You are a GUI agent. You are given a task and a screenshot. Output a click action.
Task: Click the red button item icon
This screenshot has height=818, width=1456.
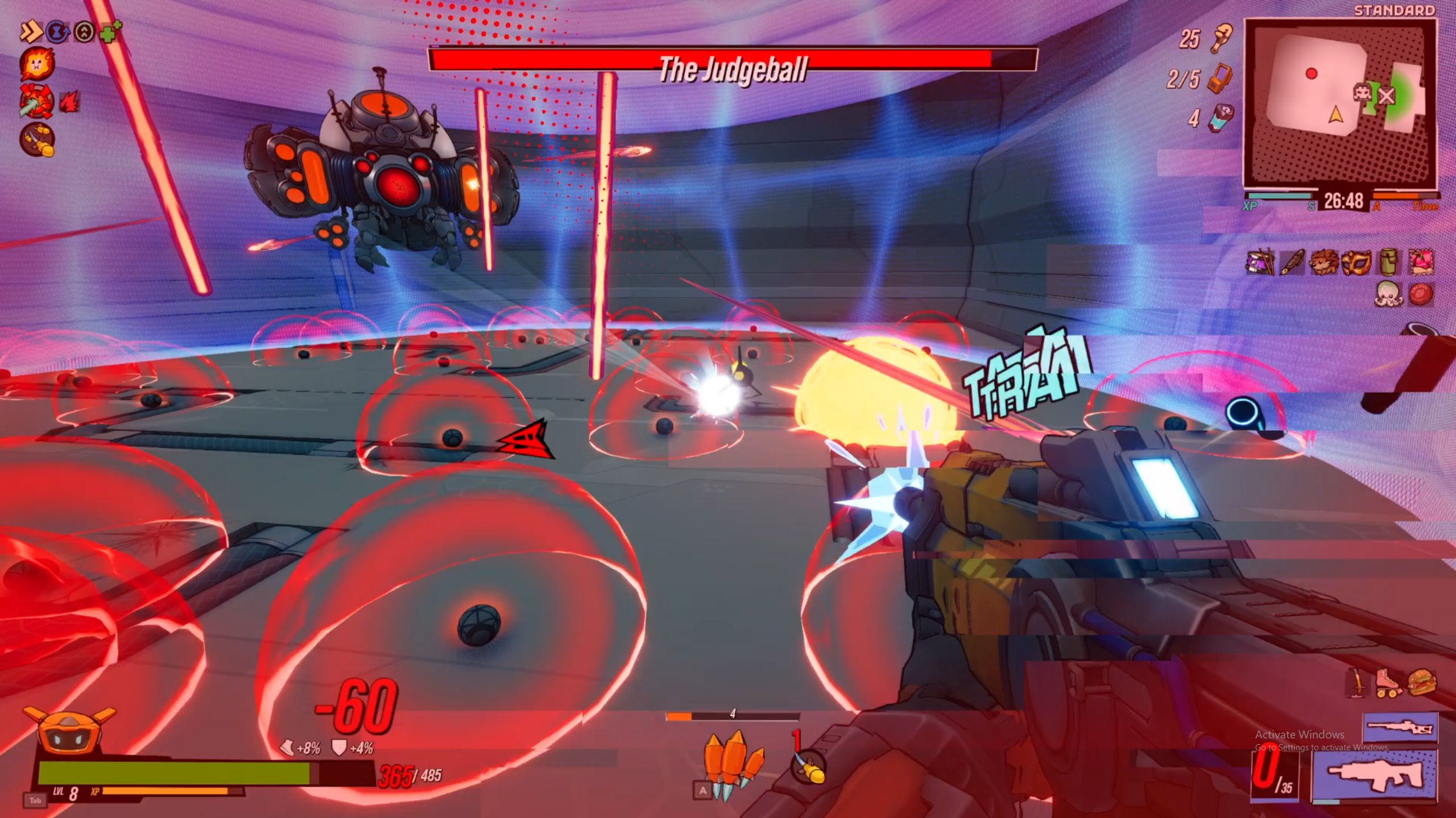coord(1421,294)
